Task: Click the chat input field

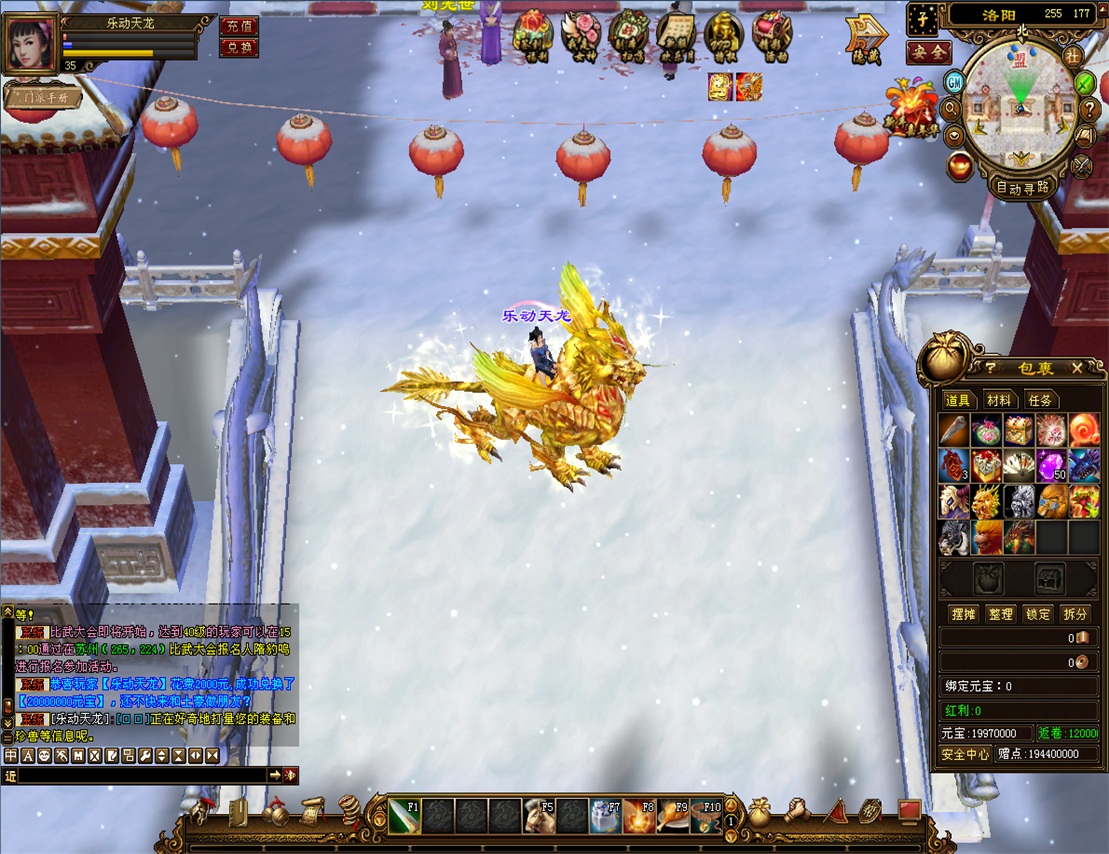Action: (140, 776)
